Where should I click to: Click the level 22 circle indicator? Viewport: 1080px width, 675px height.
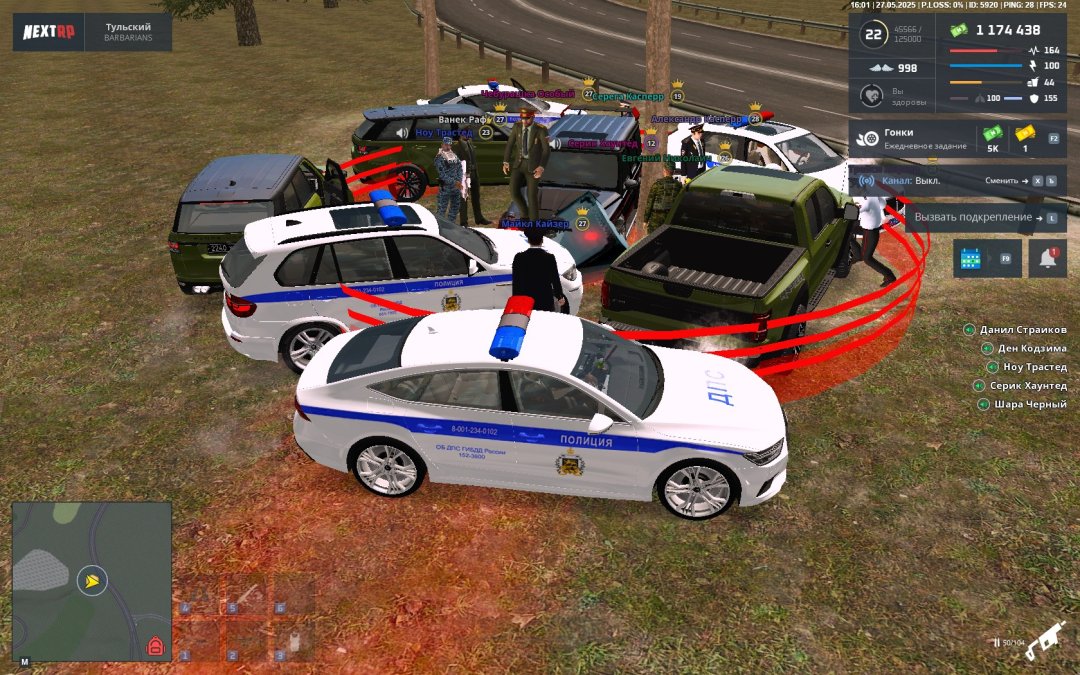pos(875,35)
